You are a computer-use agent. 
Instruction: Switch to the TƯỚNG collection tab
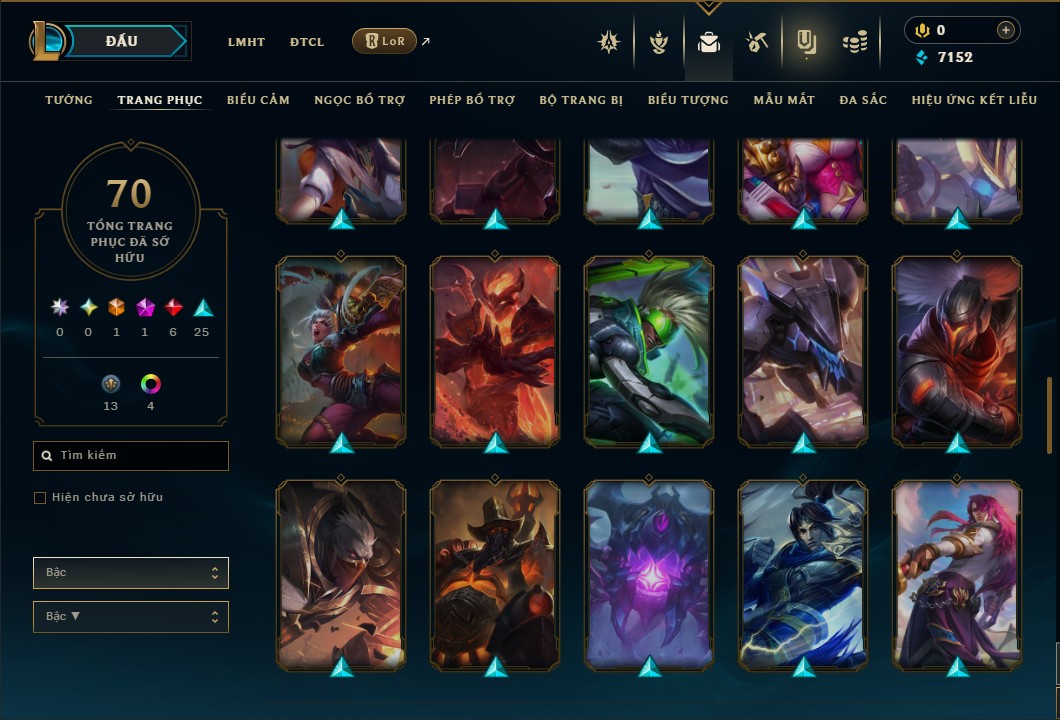pyautogui.click(x=69, y=100)
